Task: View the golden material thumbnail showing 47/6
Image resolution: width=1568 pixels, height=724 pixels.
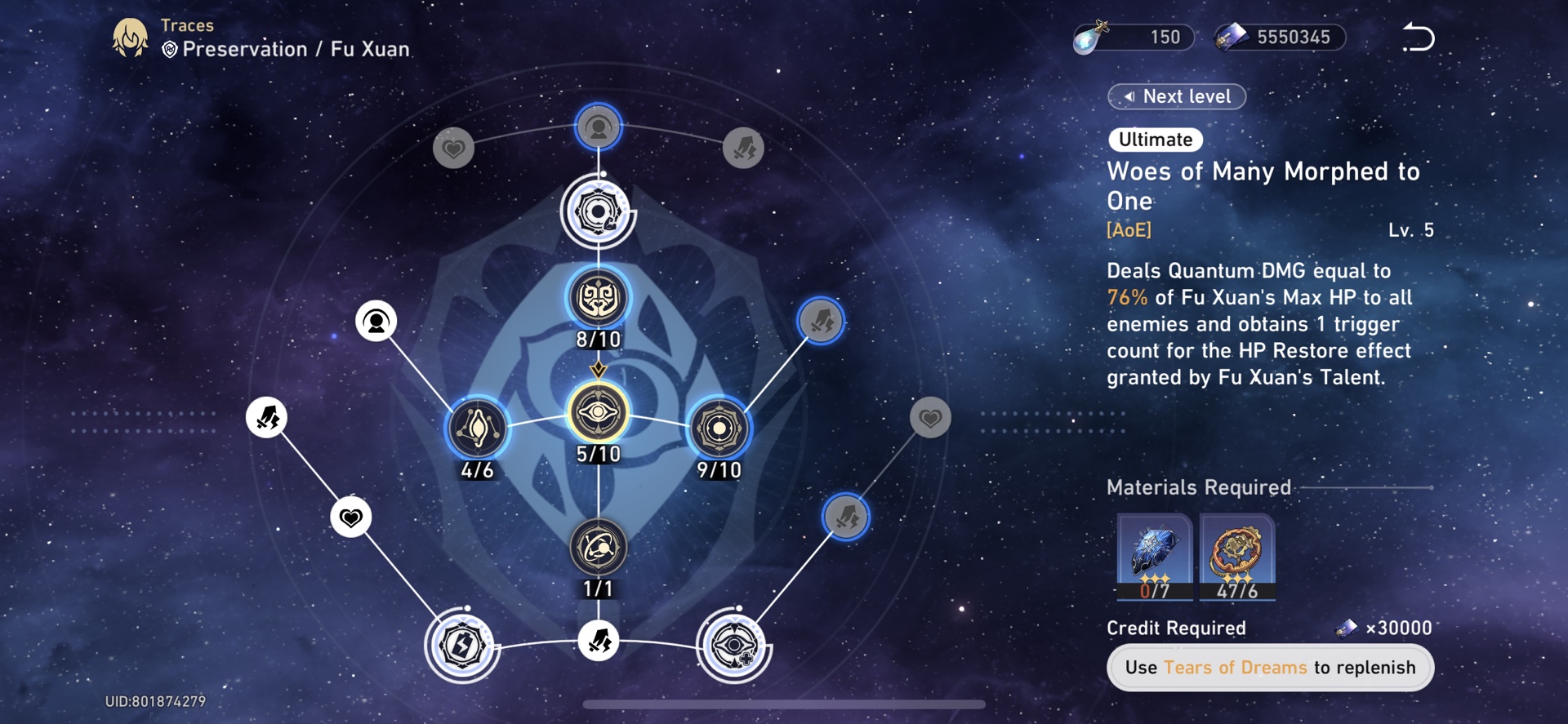Action: [1235, 556]
